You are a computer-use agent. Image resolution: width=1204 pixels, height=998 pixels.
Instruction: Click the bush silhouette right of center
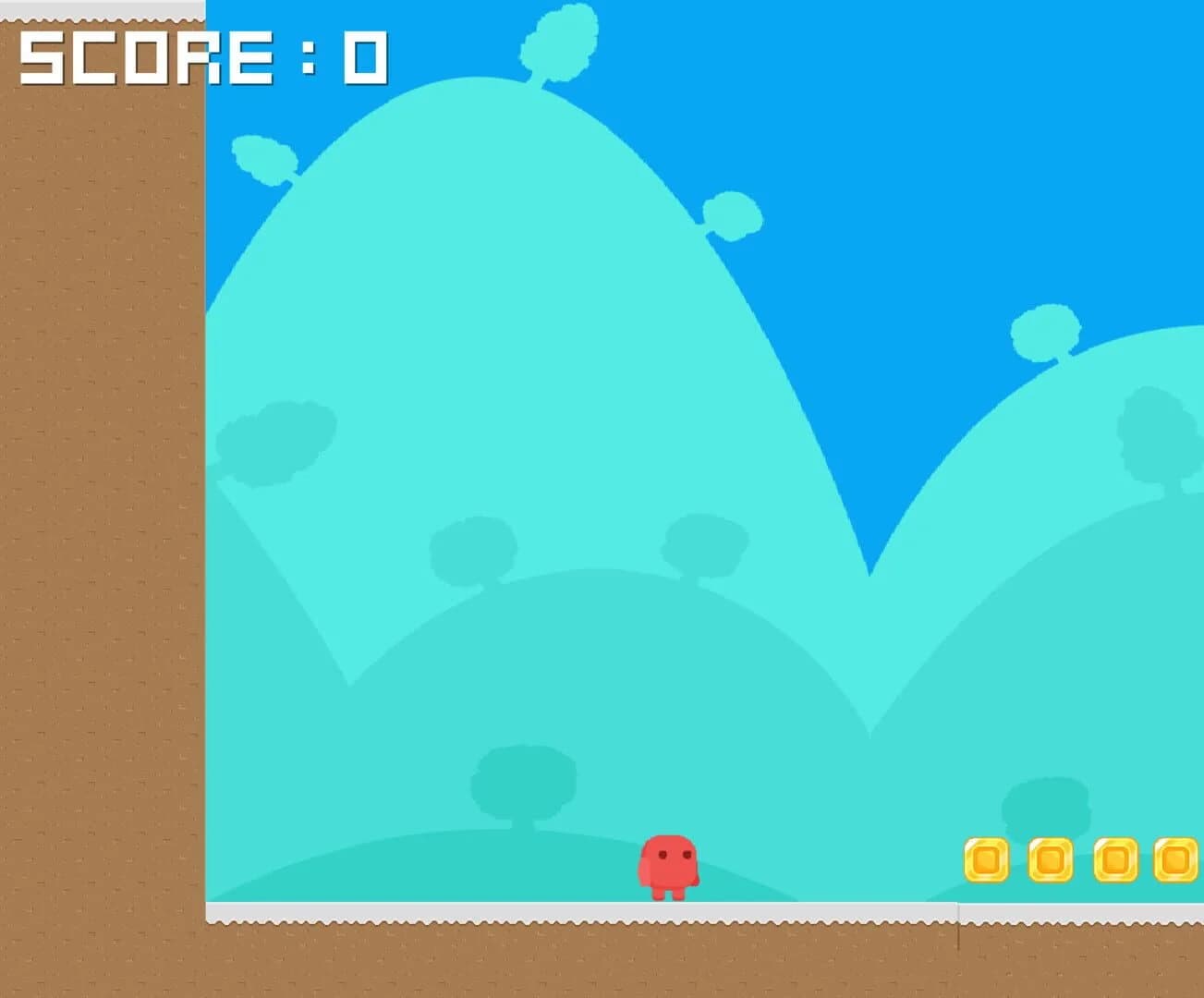pos(707,545)
